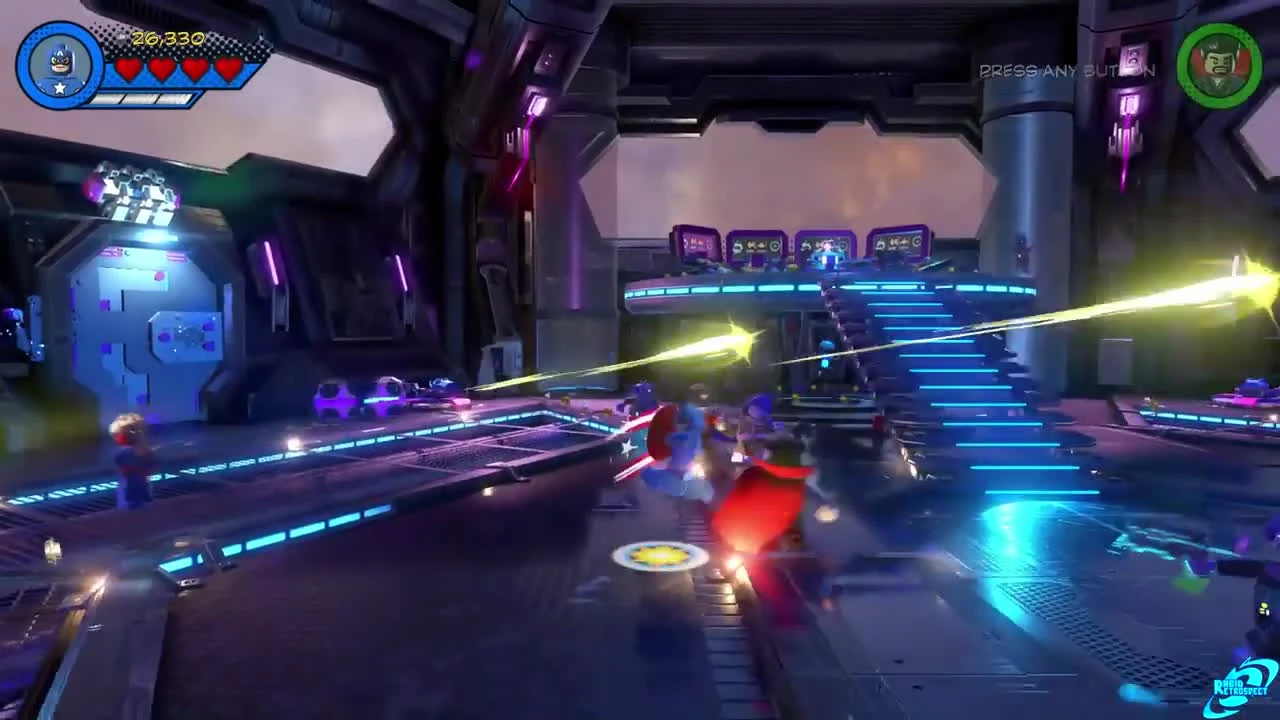Click the special ability meter under the hearts
The height and width of the screenshot is (720, 1280).
click(x=140, y=97)
